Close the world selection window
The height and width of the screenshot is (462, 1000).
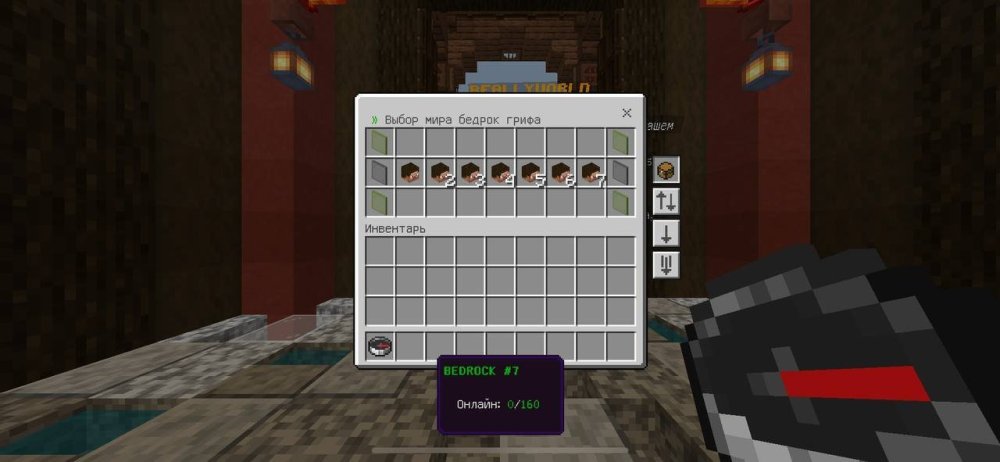tap(627, 114)
